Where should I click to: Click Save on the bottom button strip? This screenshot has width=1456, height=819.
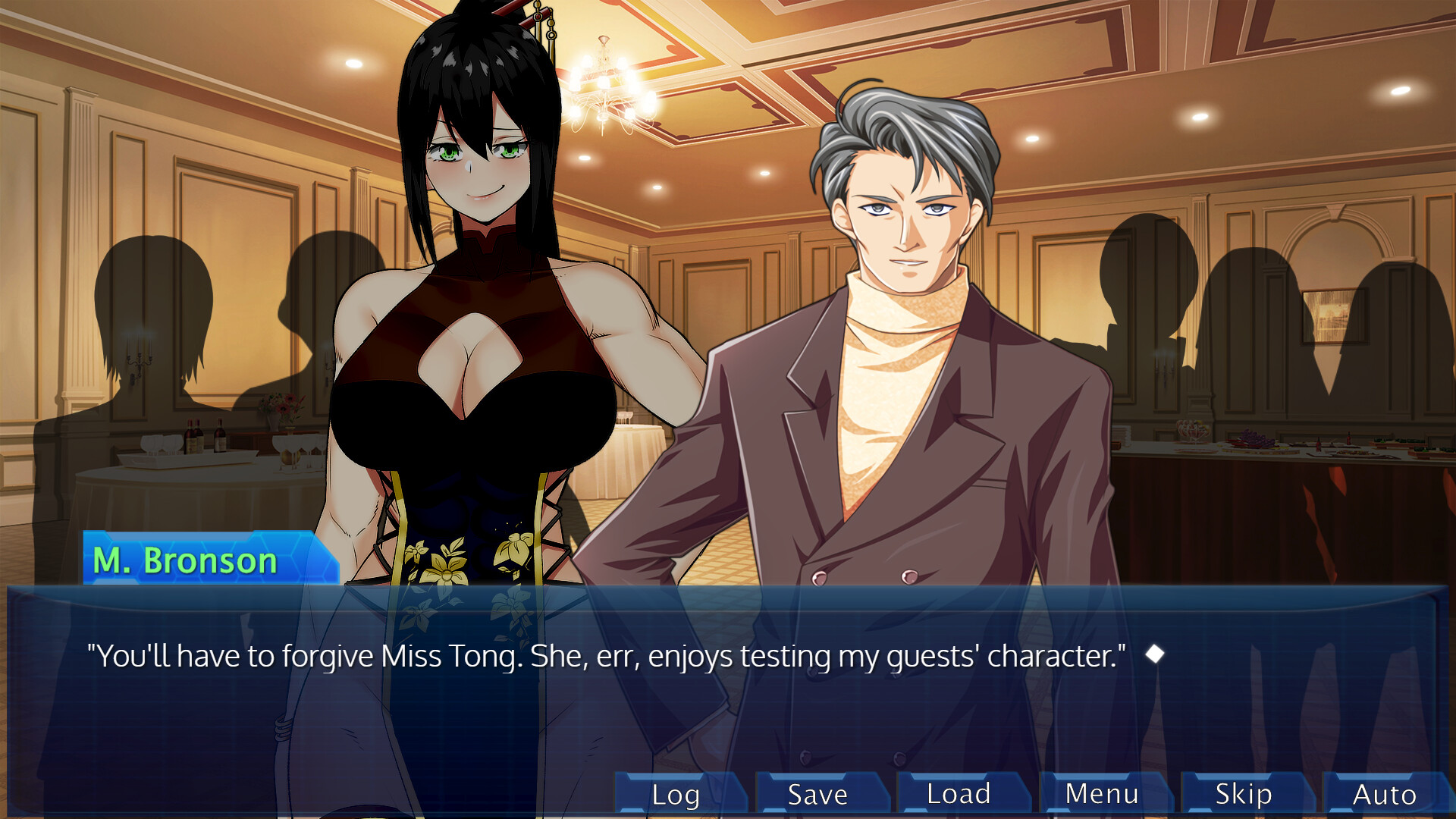(x=816, y=794)
